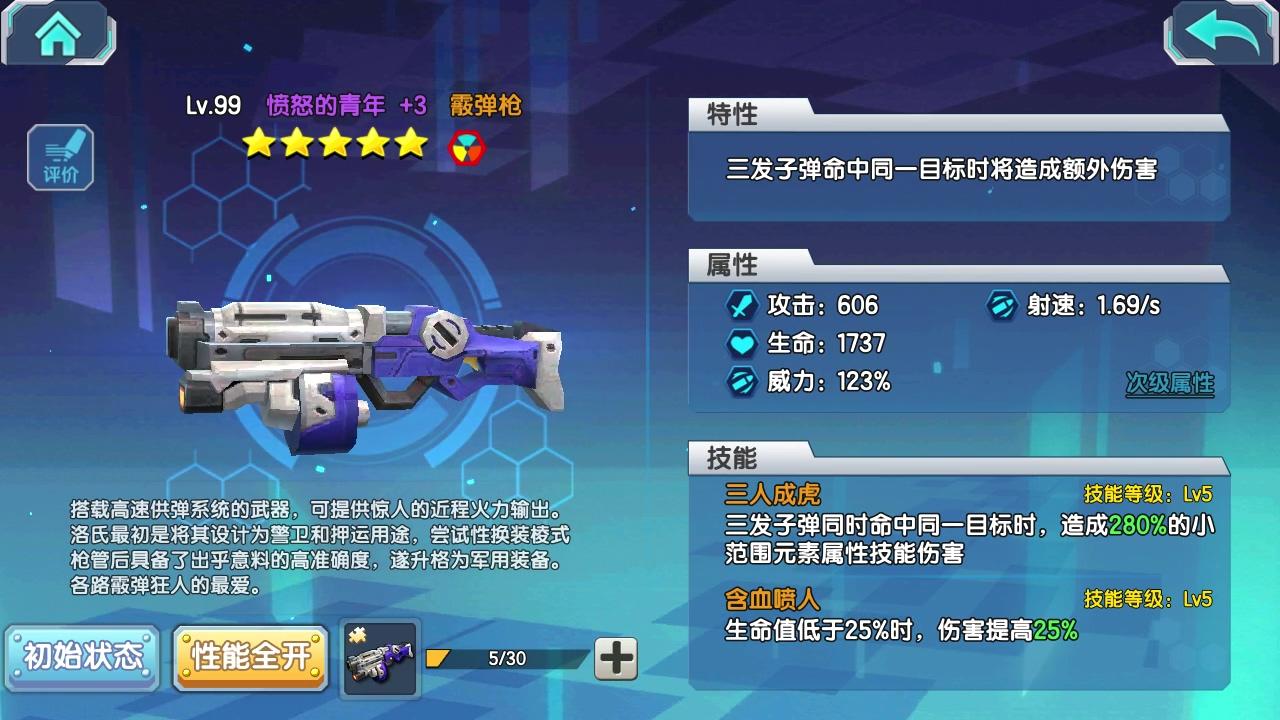Select the shotgun upgrade material slot
1280x720 pixels.
point(380,658)
